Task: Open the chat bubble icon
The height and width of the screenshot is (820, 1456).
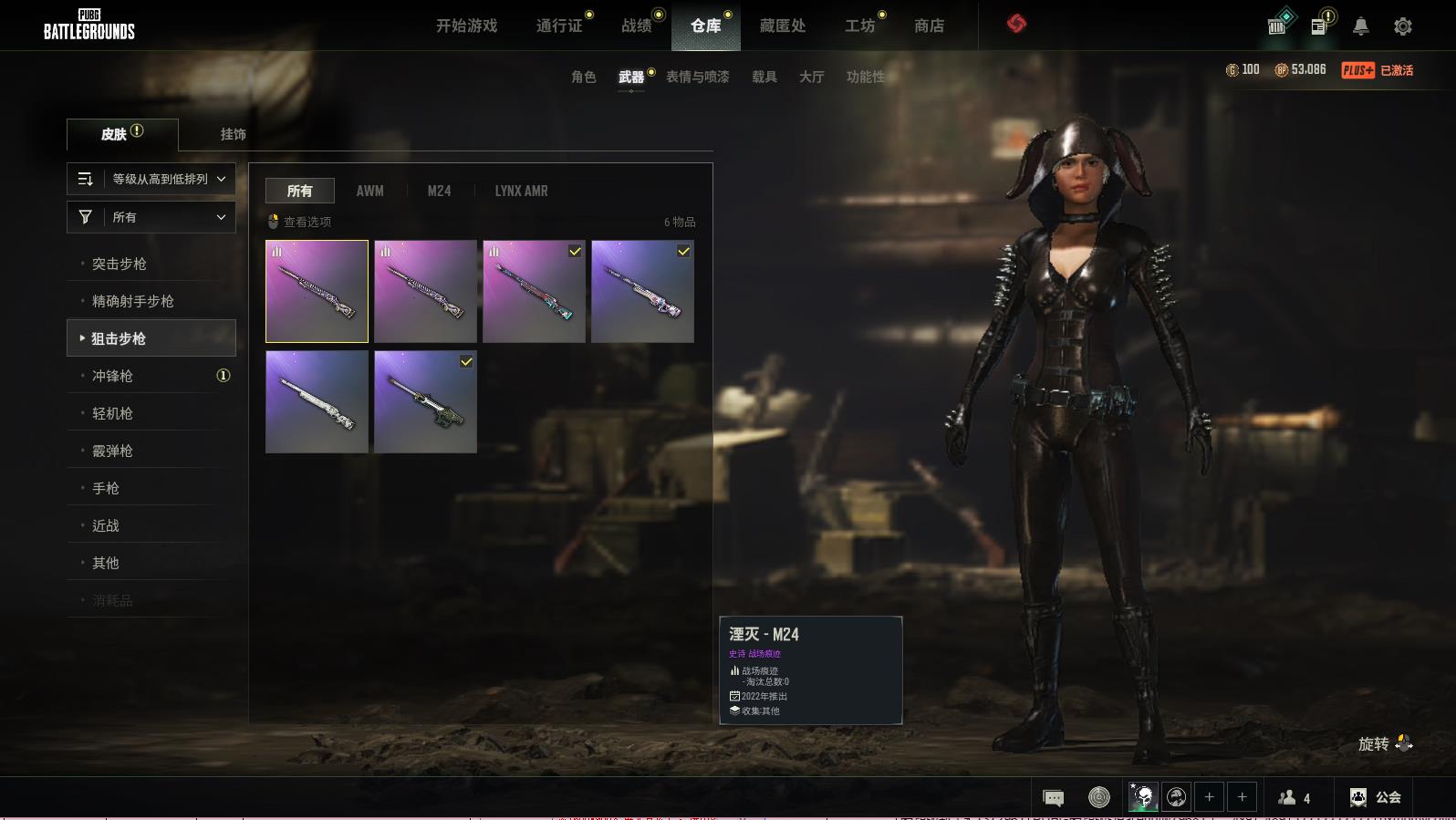Action: [x=1053, y=798]
